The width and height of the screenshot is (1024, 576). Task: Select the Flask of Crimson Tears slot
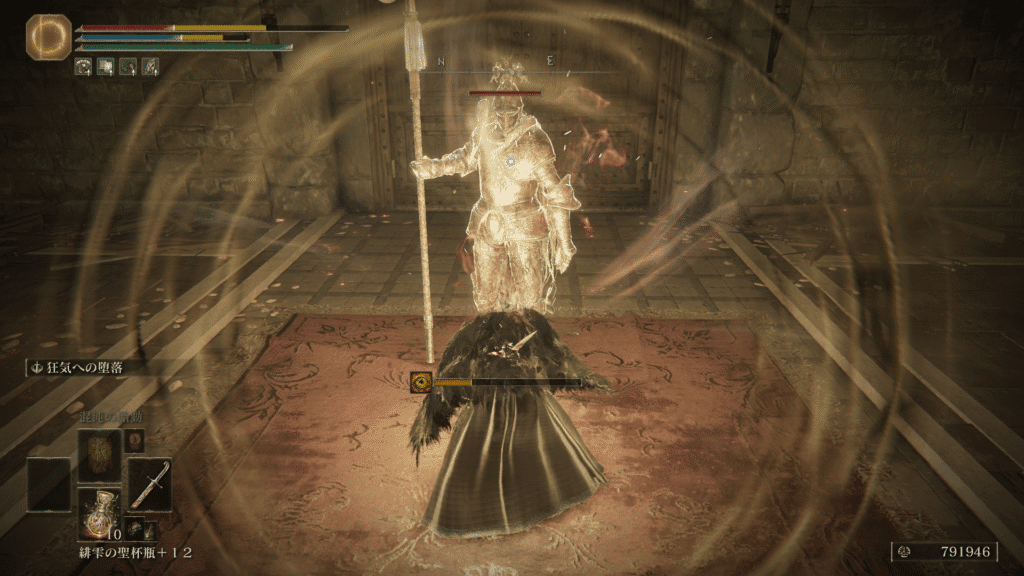click(x=100, y=514)
